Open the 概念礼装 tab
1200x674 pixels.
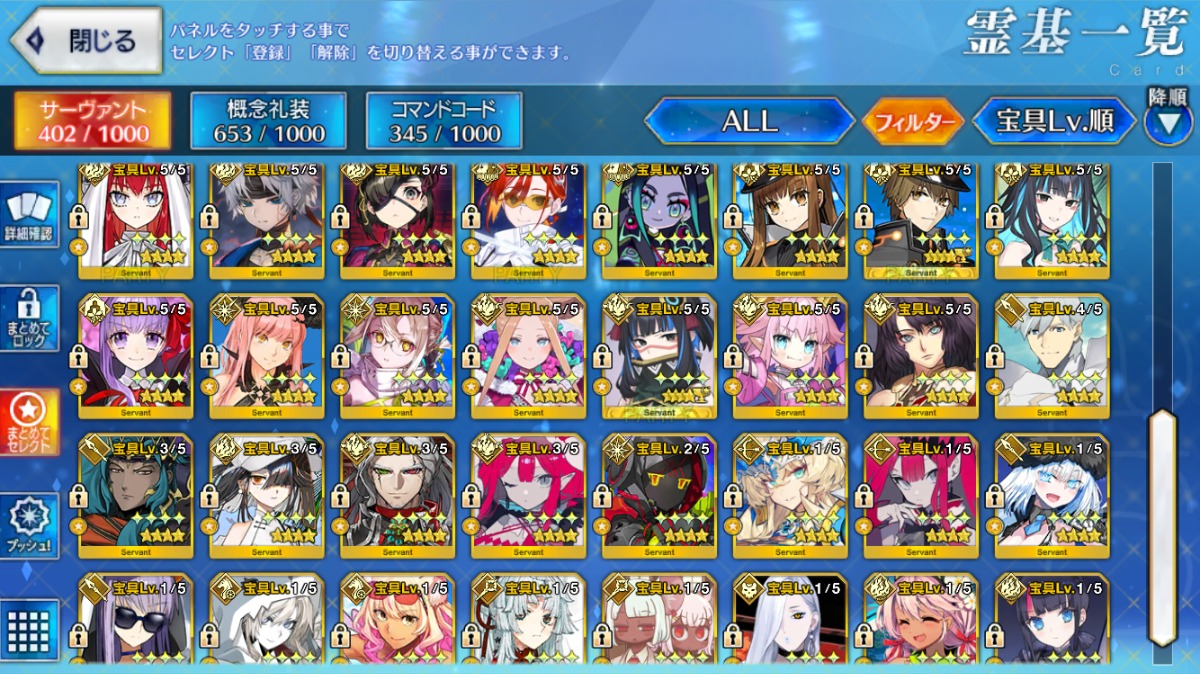coord(268,122)
